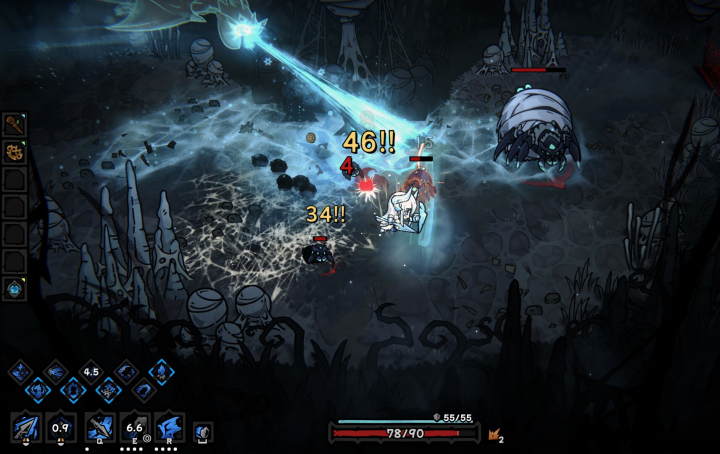The width and height of the screenshot is (720, 454).
Task: Select the wooden staff item slot
Action: pos(14,125)
